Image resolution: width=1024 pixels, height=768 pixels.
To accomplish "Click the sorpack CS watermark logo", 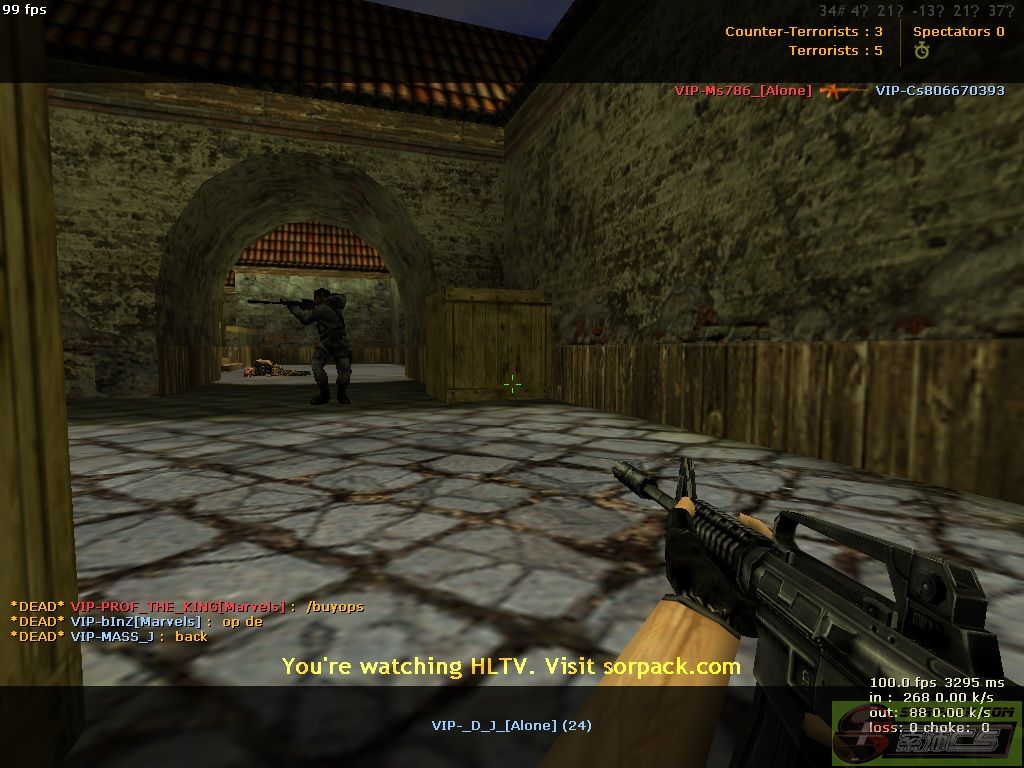I will pos(926,731).
